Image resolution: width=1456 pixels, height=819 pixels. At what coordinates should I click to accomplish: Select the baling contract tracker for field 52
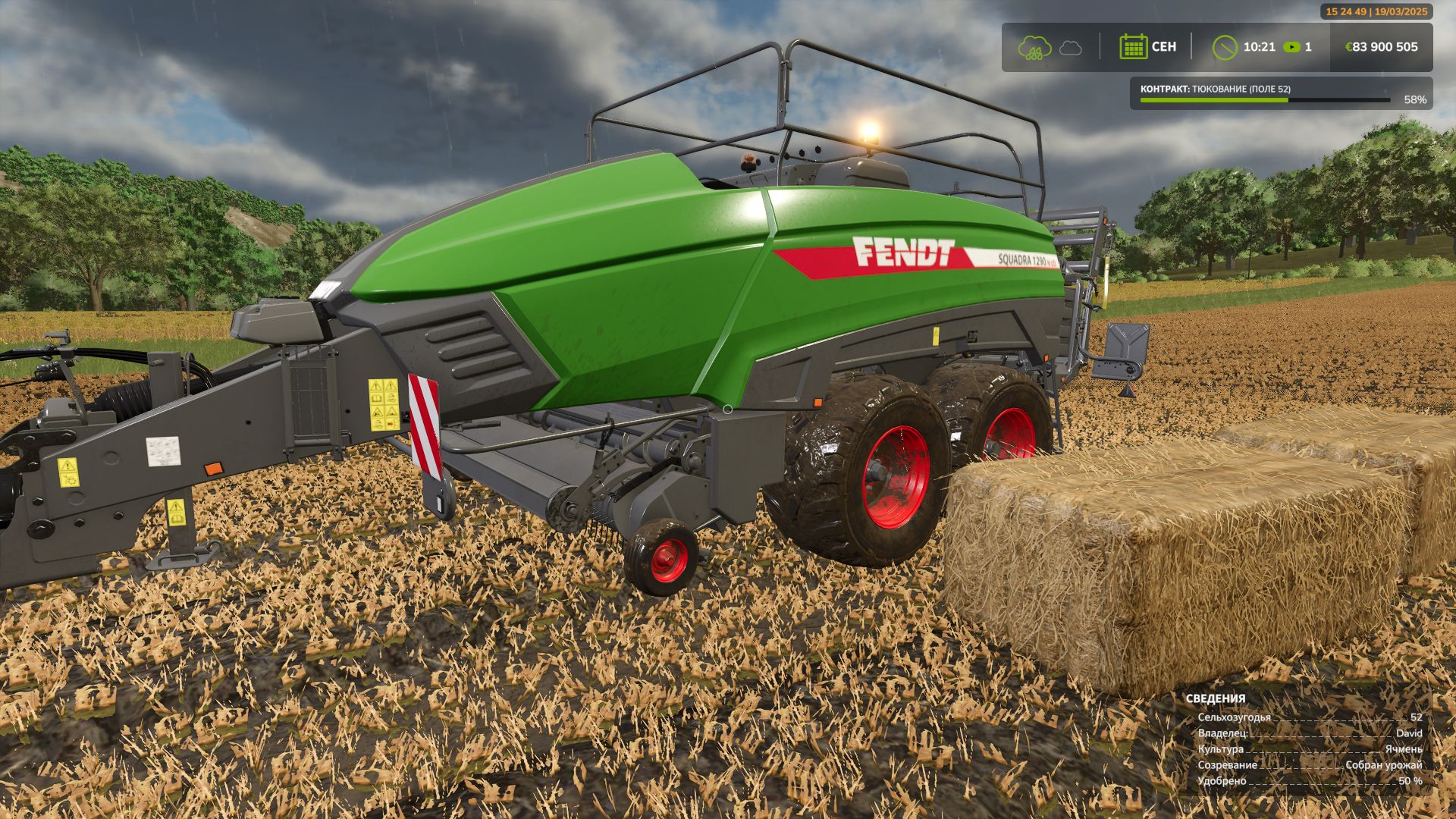pos(1281,93)
